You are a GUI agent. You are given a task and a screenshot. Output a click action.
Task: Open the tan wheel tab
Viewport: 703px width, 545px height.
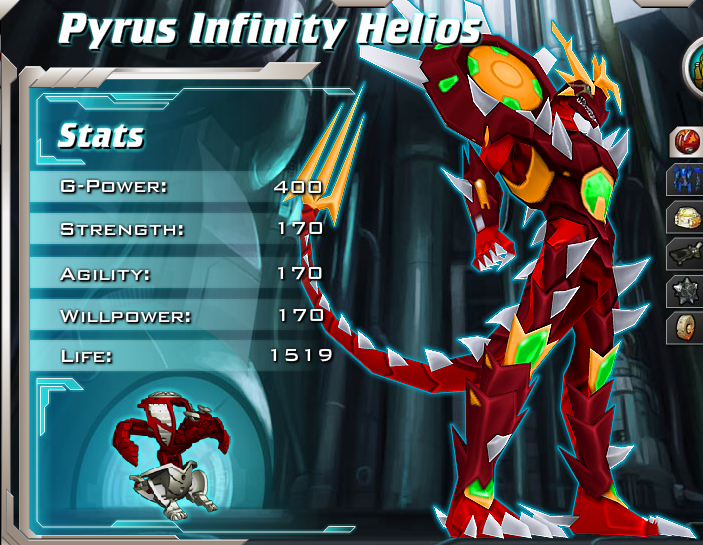tap(688, 328)
